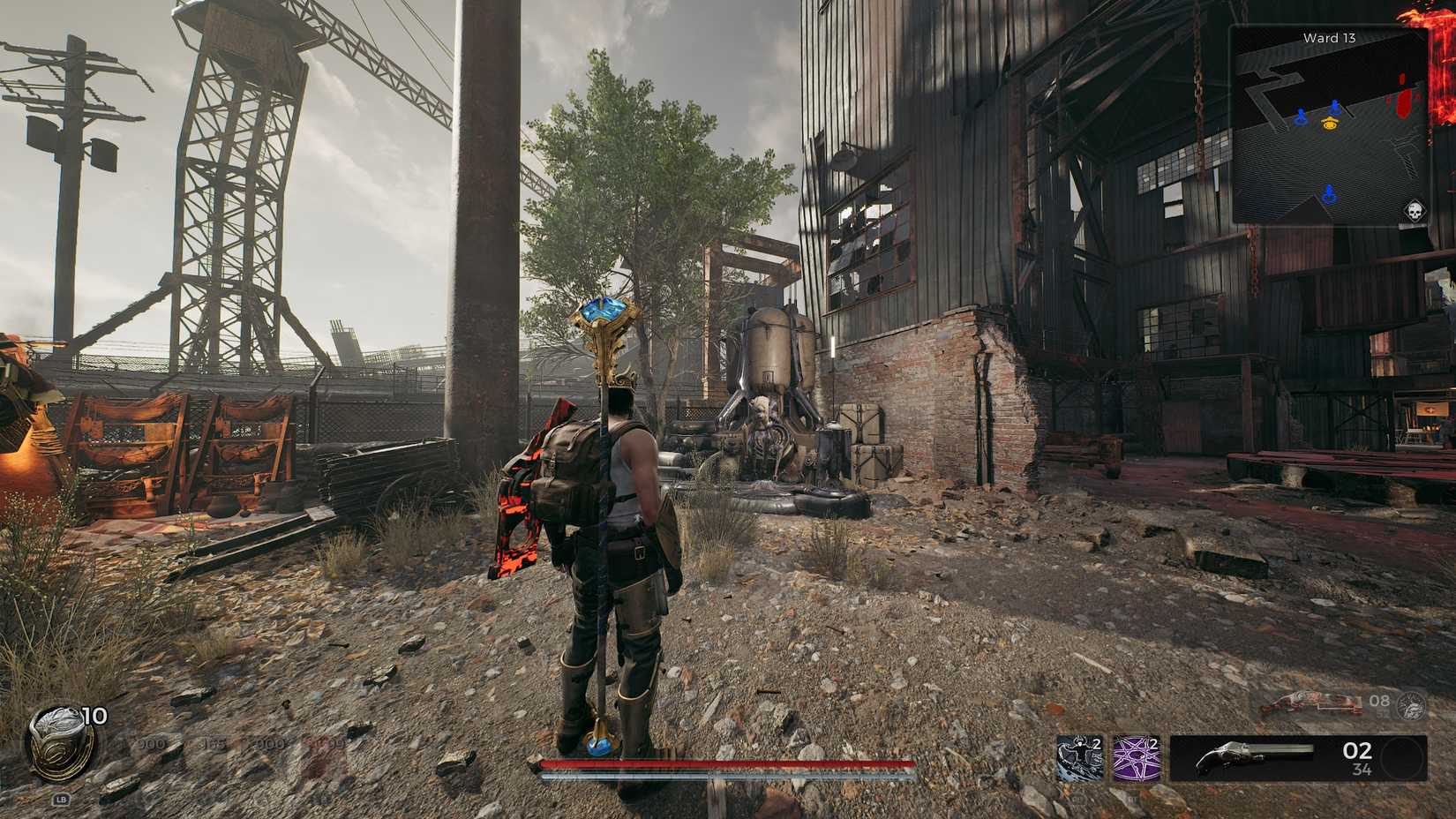Image resolution: width=1456 pixels, height=819 pixels.
Task: Click the long gun icon showing 08 ammo
Action: 1313,704
